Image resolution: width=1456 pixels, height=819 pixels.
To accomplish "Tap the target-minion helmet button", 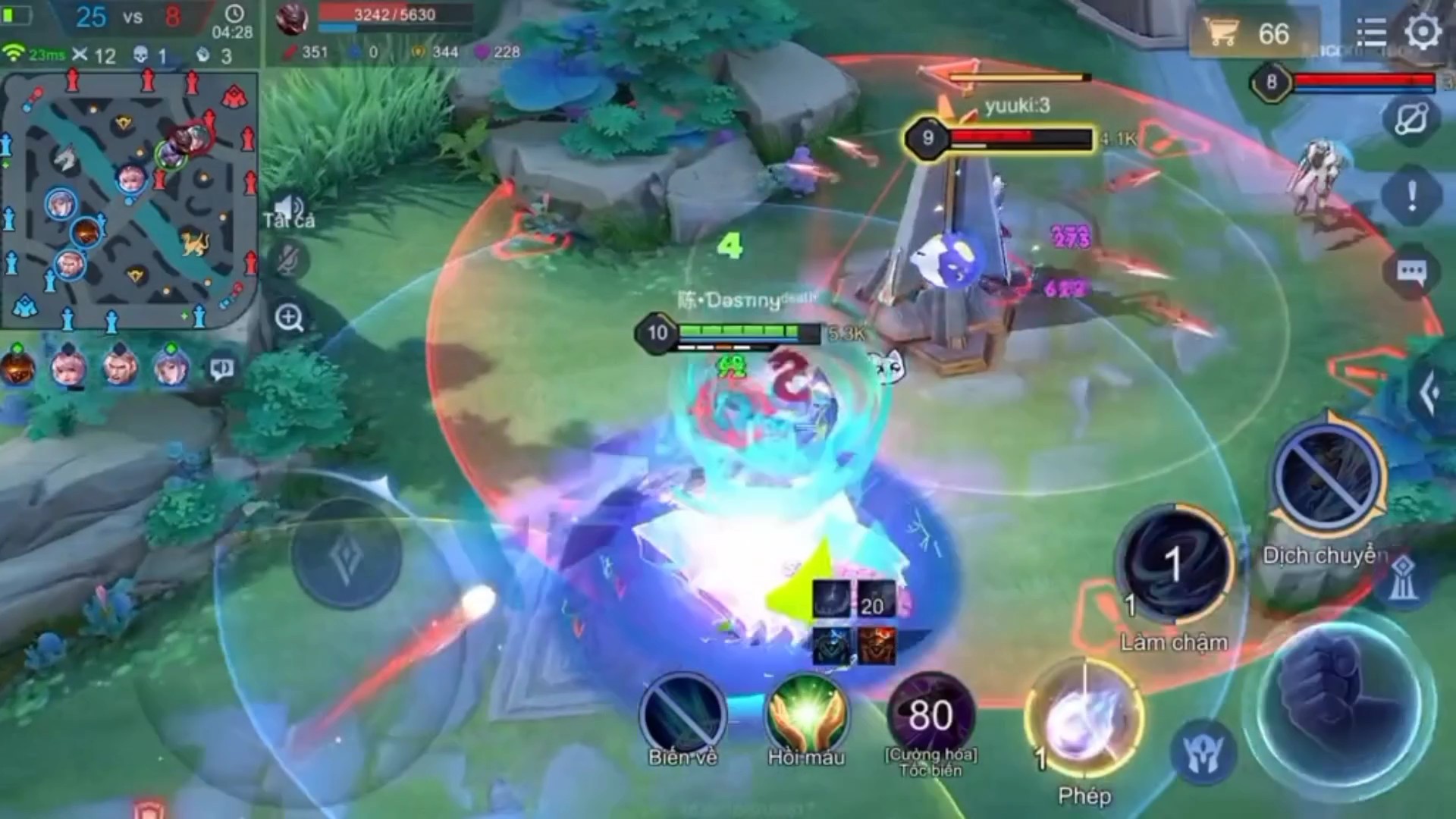I will point(1203,752).
